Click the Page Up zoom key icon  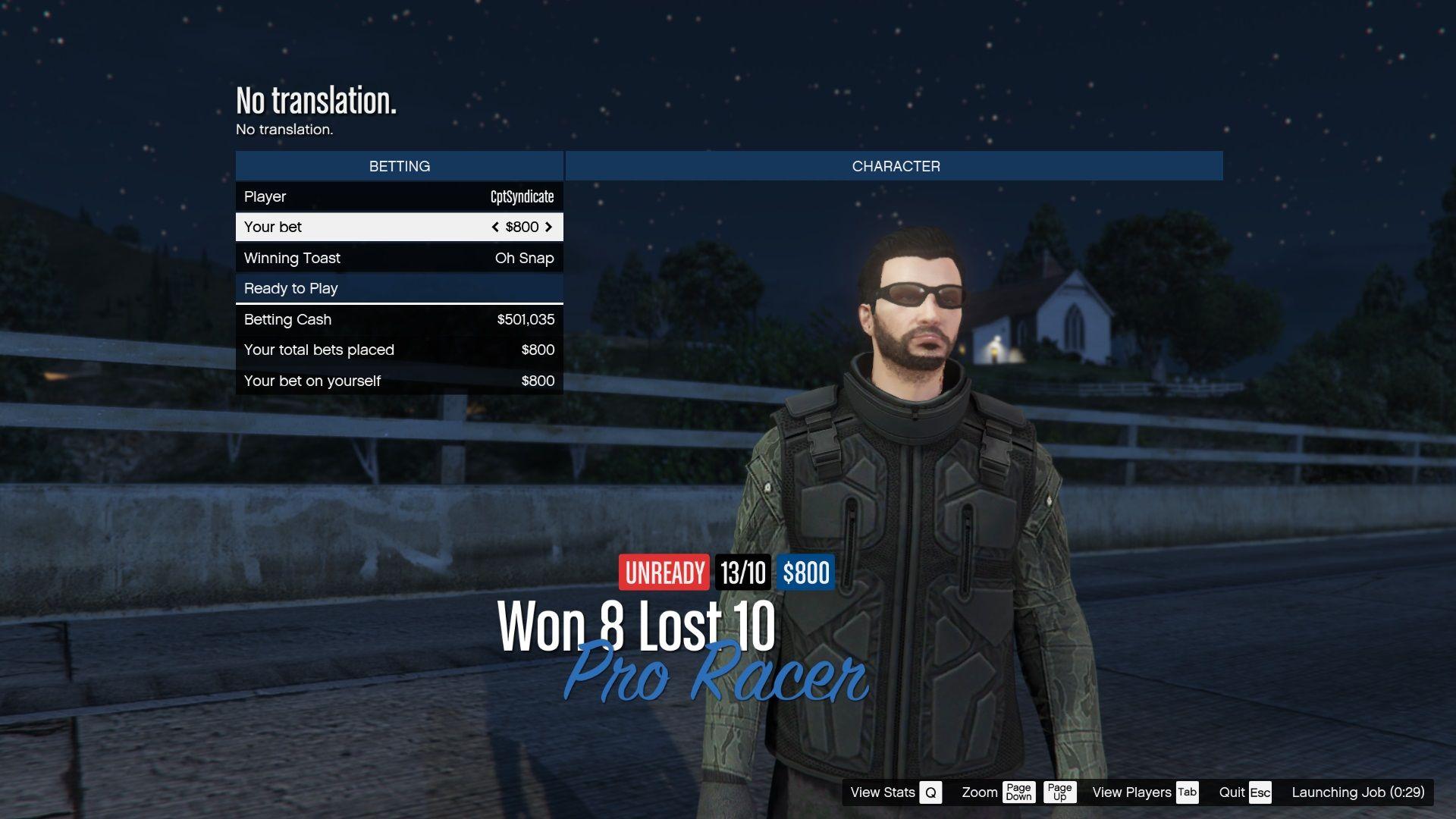coord(1059,792)
